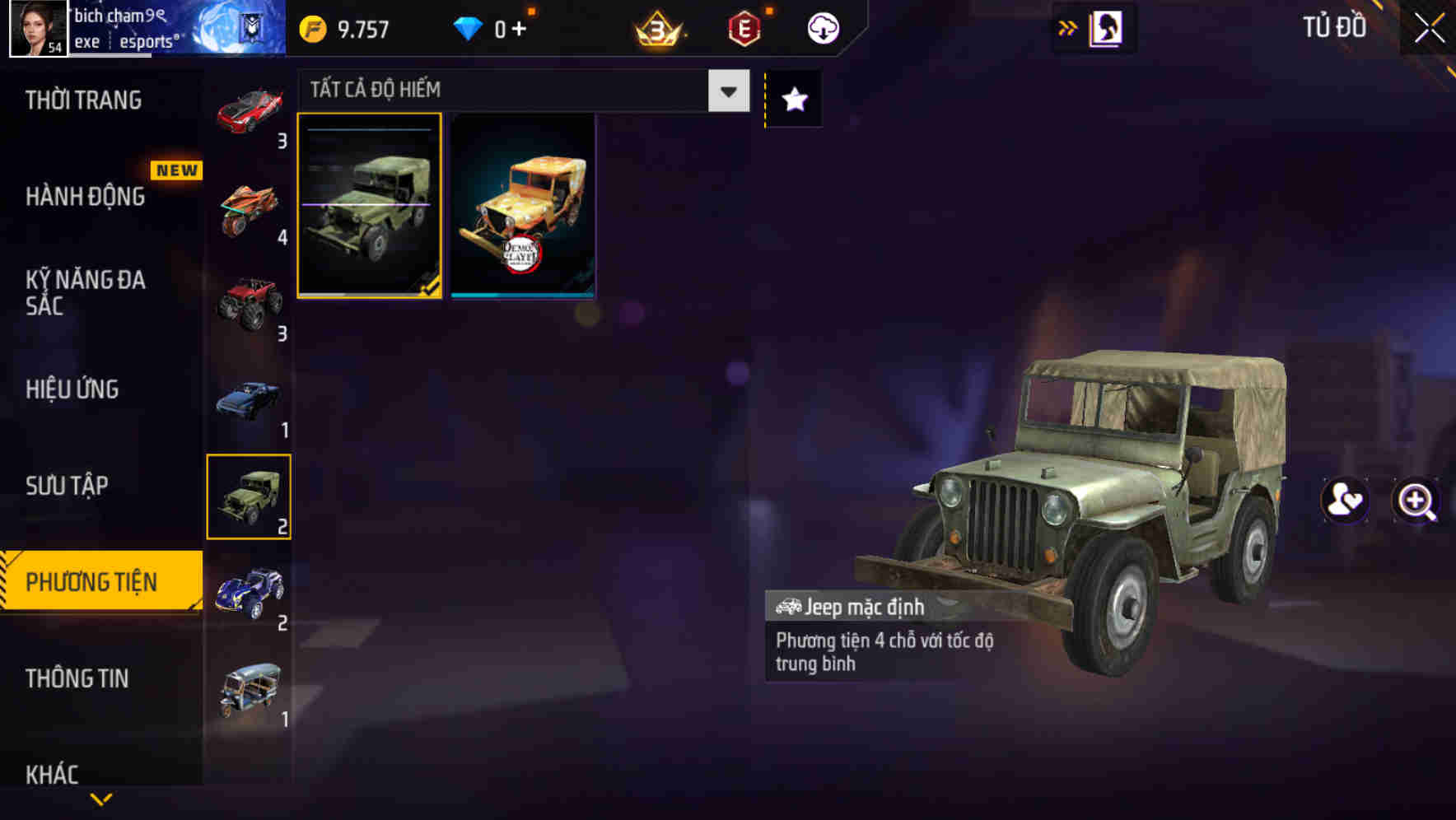The image size is (1456, 820).
Task: Tap the diamond currency icon
Action: coord(468,26)
